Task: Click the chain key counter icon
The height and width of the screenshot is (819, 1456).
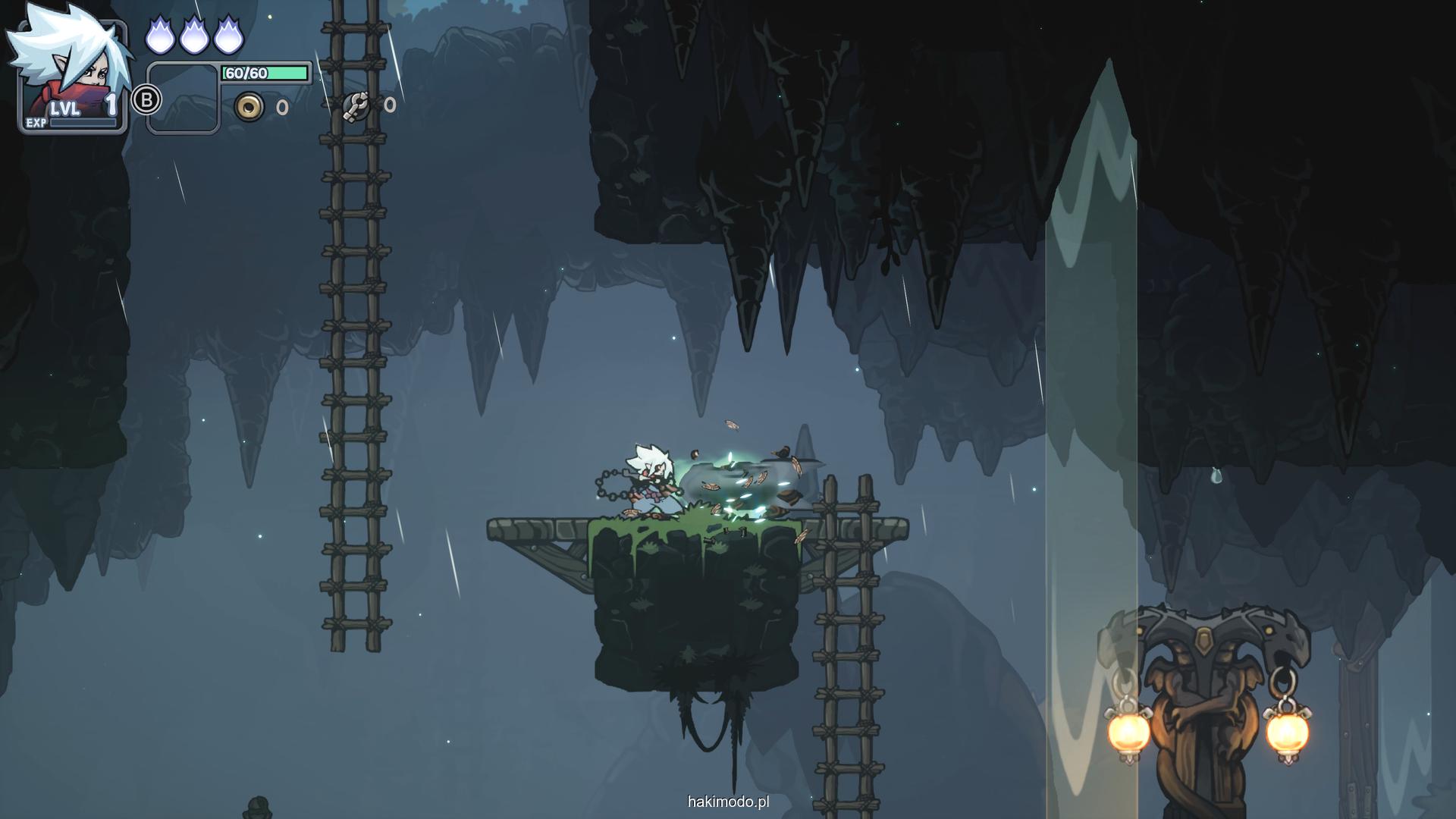Action: [356, 106]
